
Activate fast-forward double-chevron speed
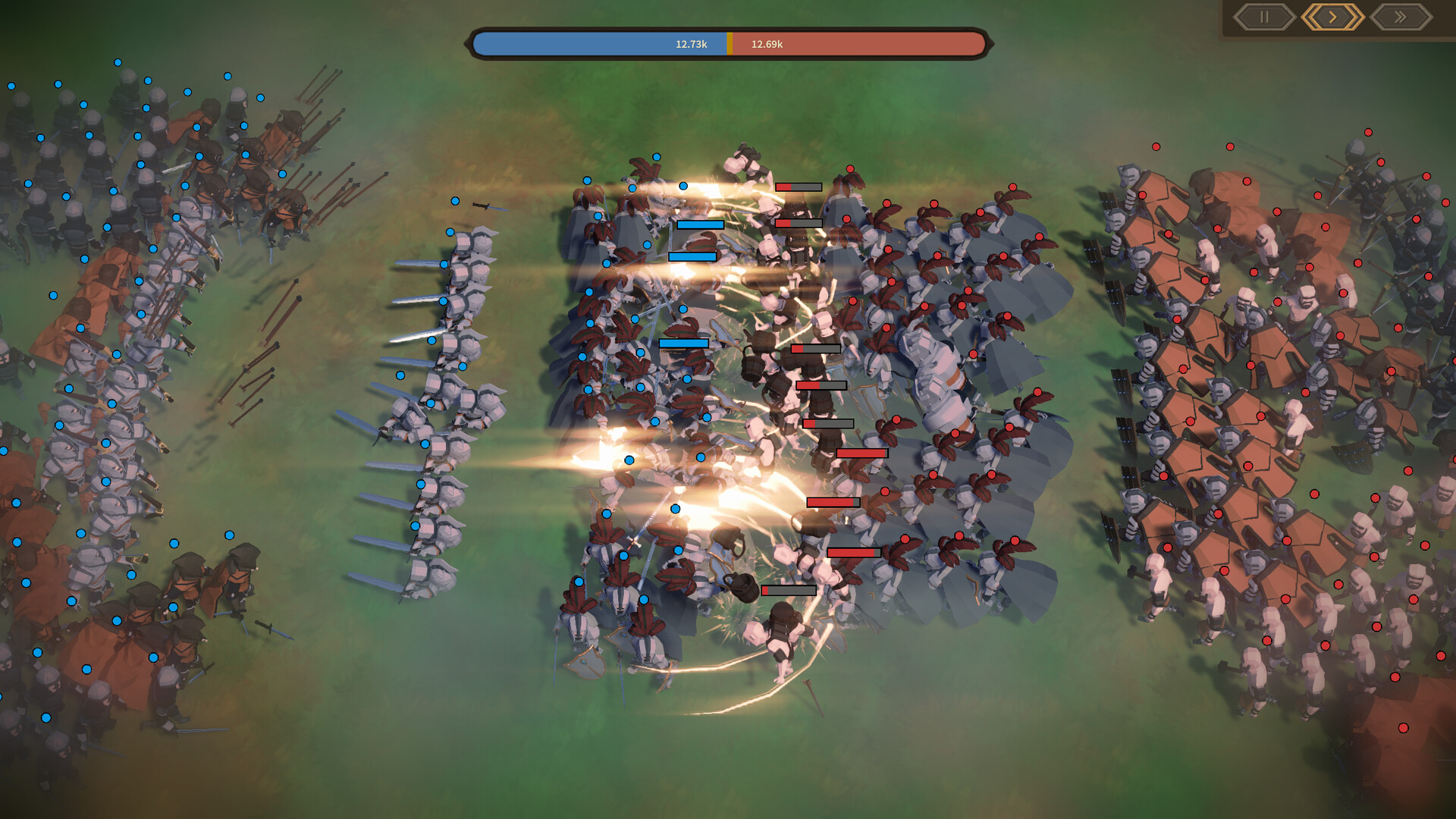coord(1401,17)
